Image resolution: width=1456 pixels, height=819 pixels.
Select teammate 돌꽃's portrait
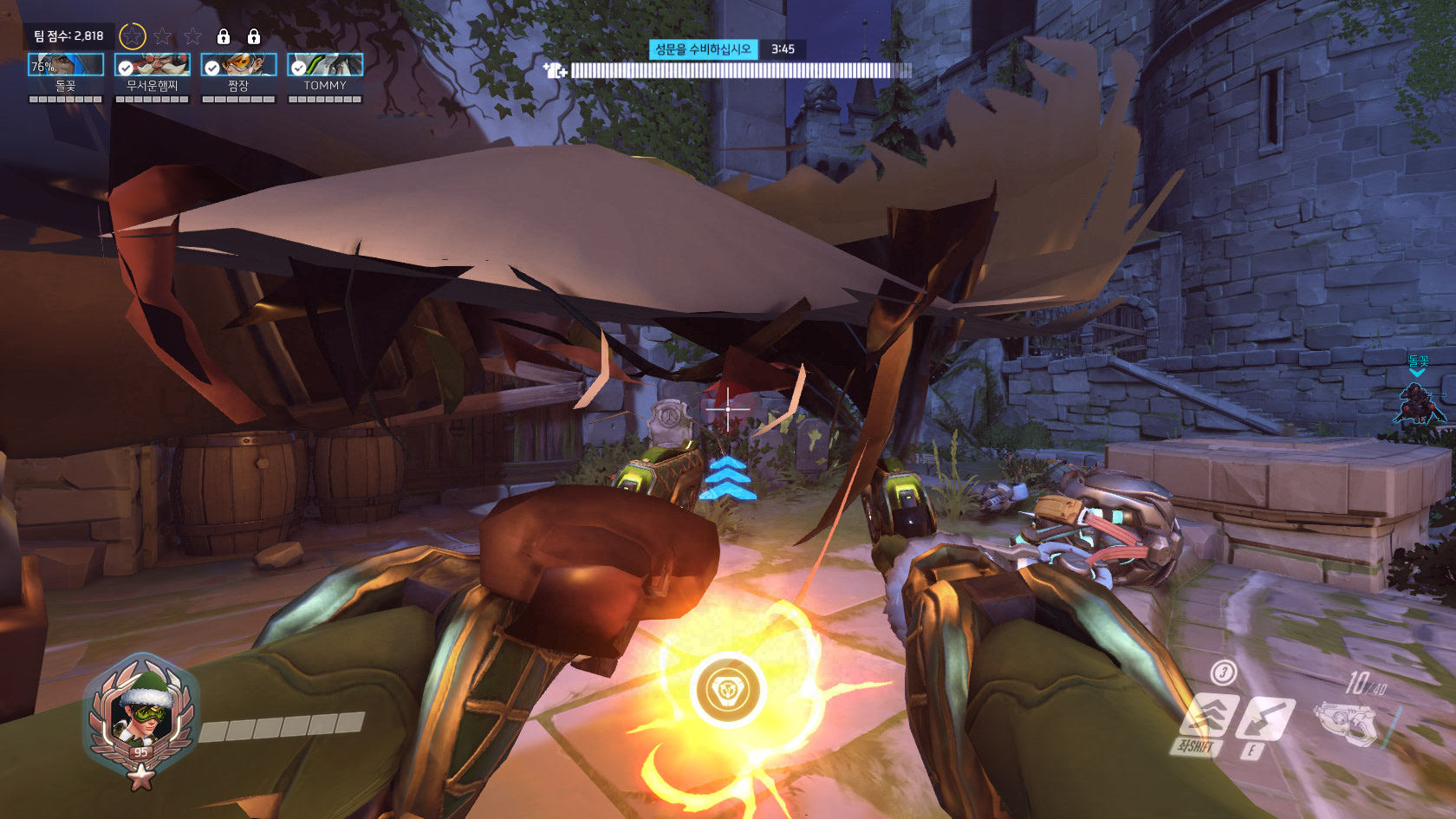66,65
